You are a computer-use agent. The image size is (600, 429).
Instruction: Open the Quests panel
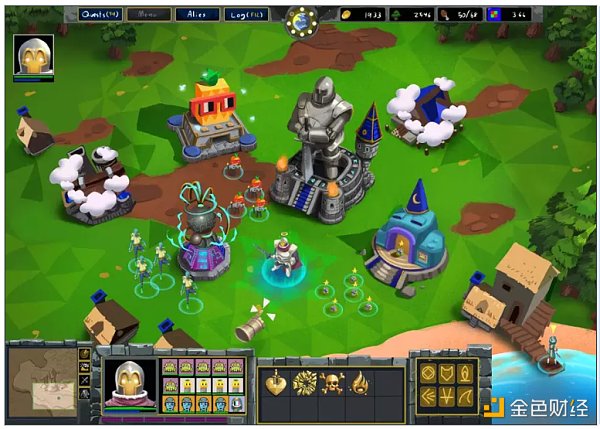tap(102, 14)
